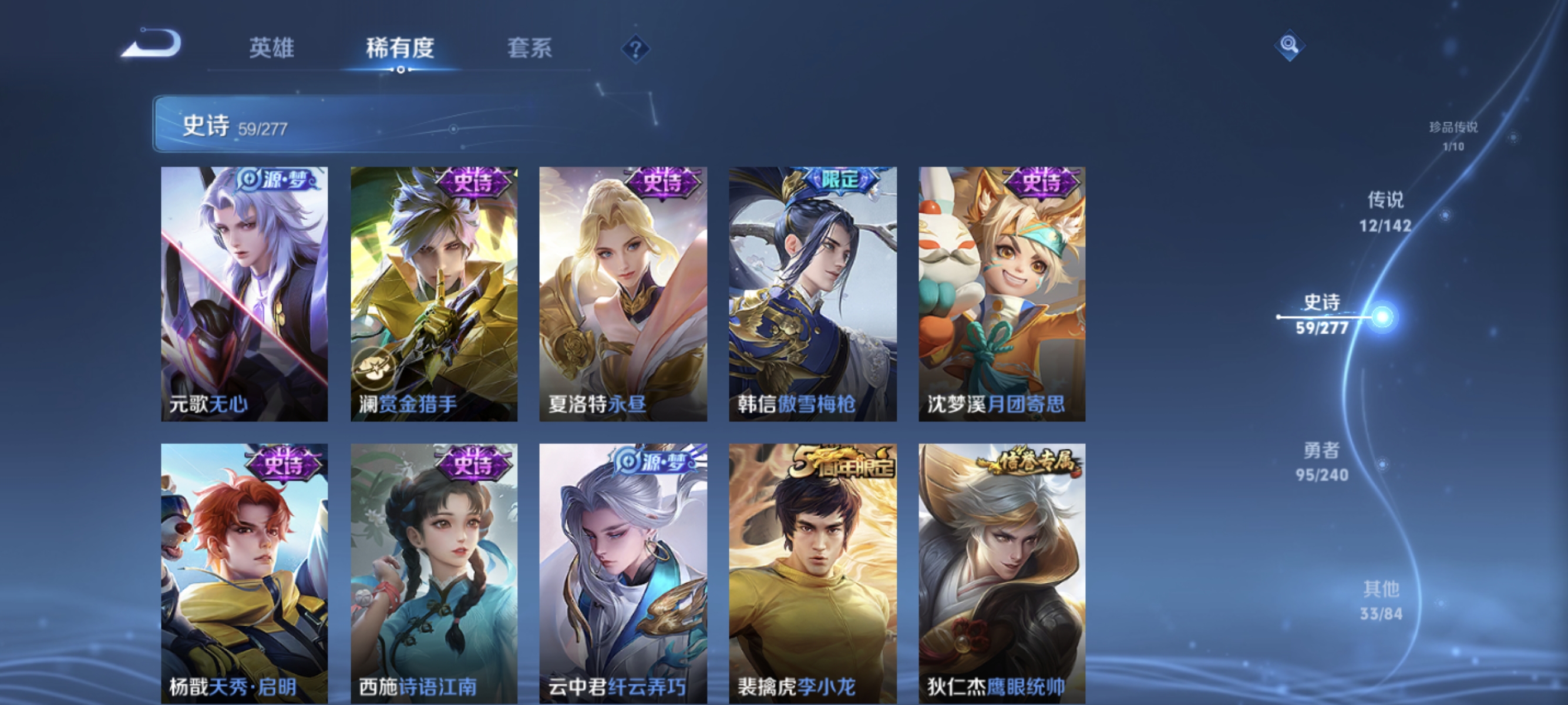Select the 珍品传说 1/10 rarity category
Image resolution: width=1568 pixels, height=705 pixels.
point(1455,137)
